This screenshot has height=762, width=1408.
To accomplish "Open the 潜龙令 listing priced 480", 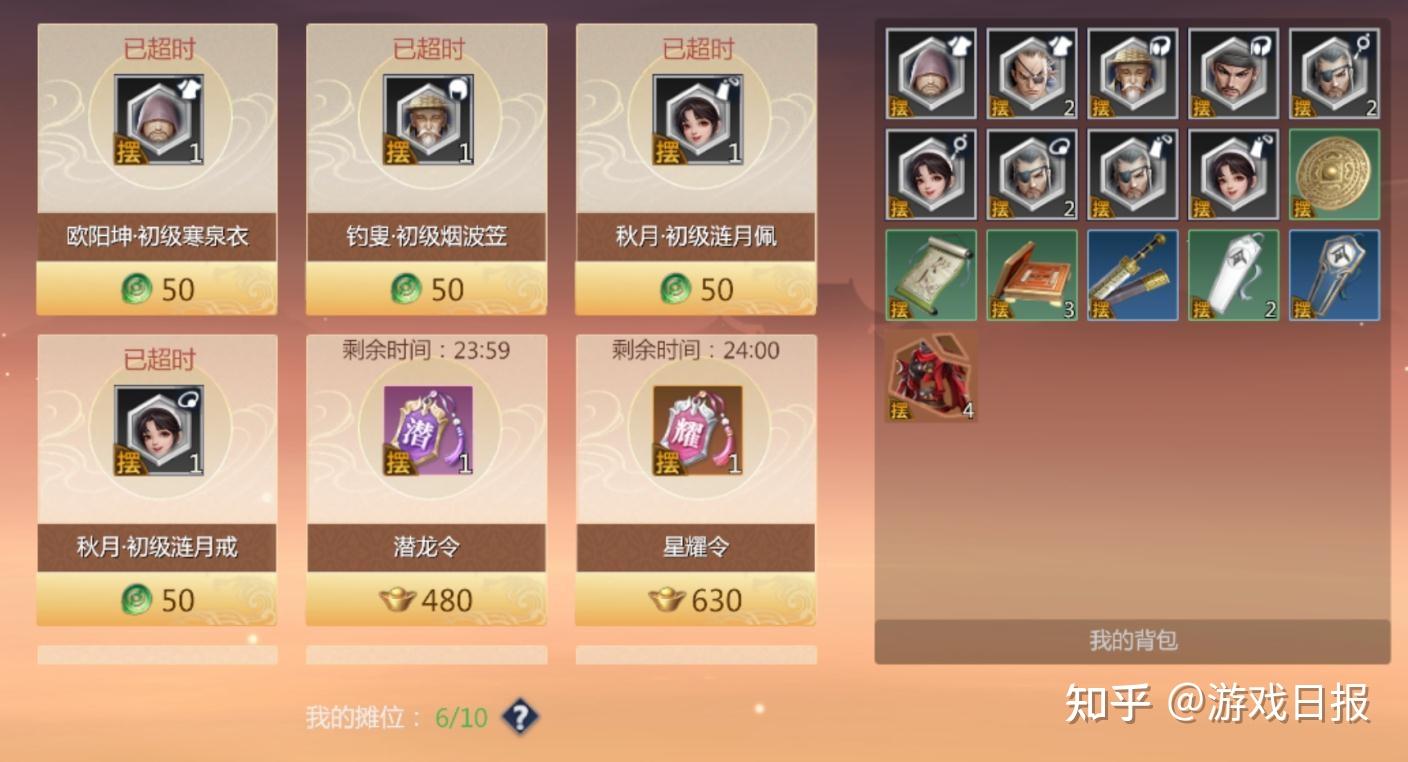I will tap(427, 479).
